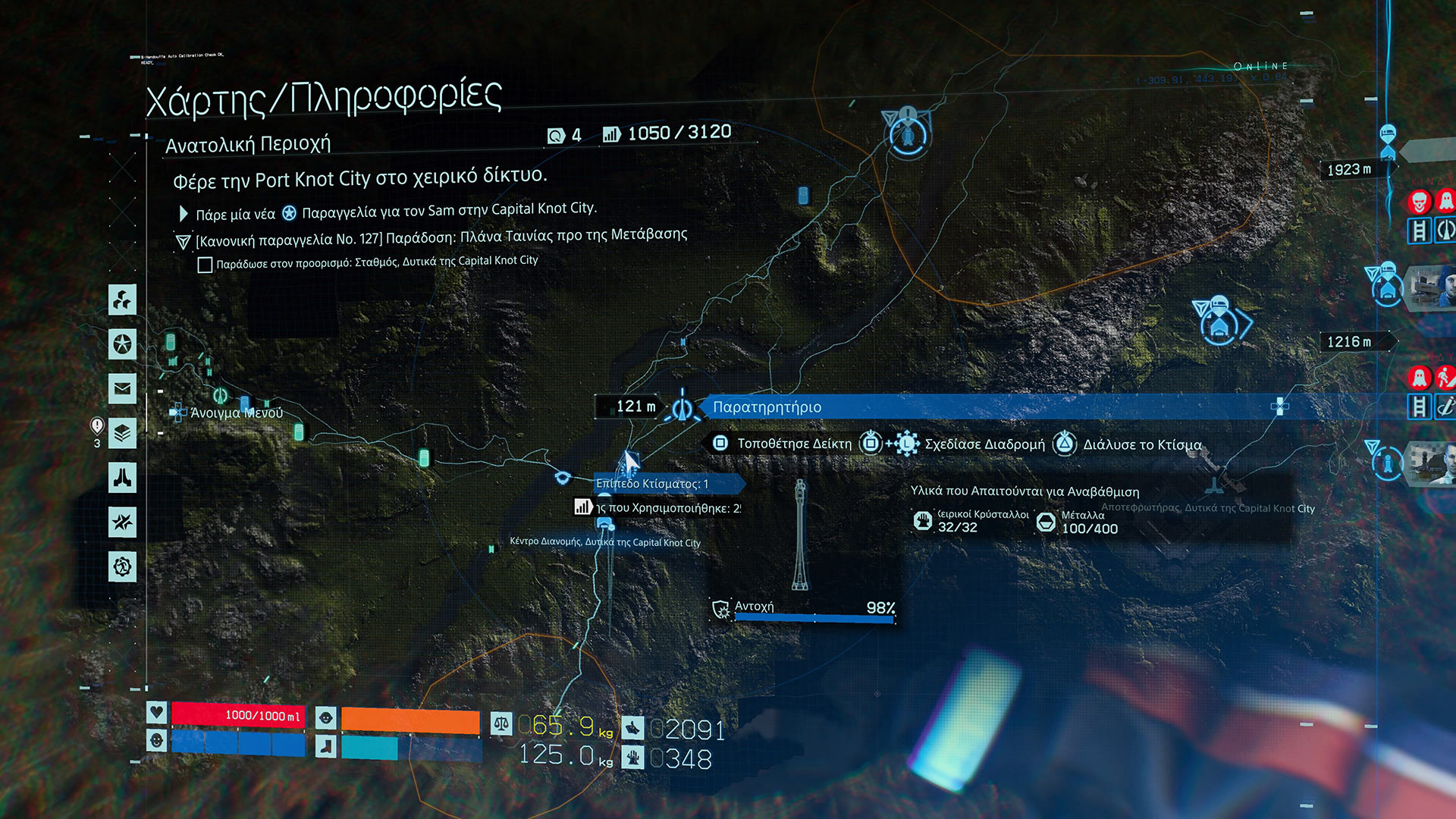Select the double-star sidebar icon
The height and width of the screenshot is (819, 1456).
122,522
